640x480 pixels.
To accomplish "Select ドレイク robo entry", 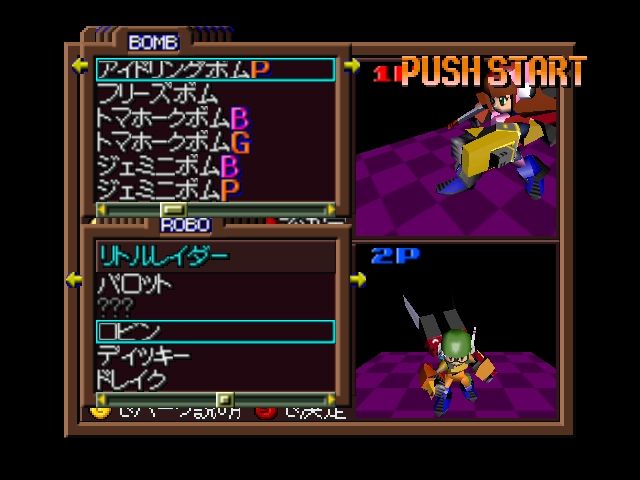I will click(x=130, y=379).
